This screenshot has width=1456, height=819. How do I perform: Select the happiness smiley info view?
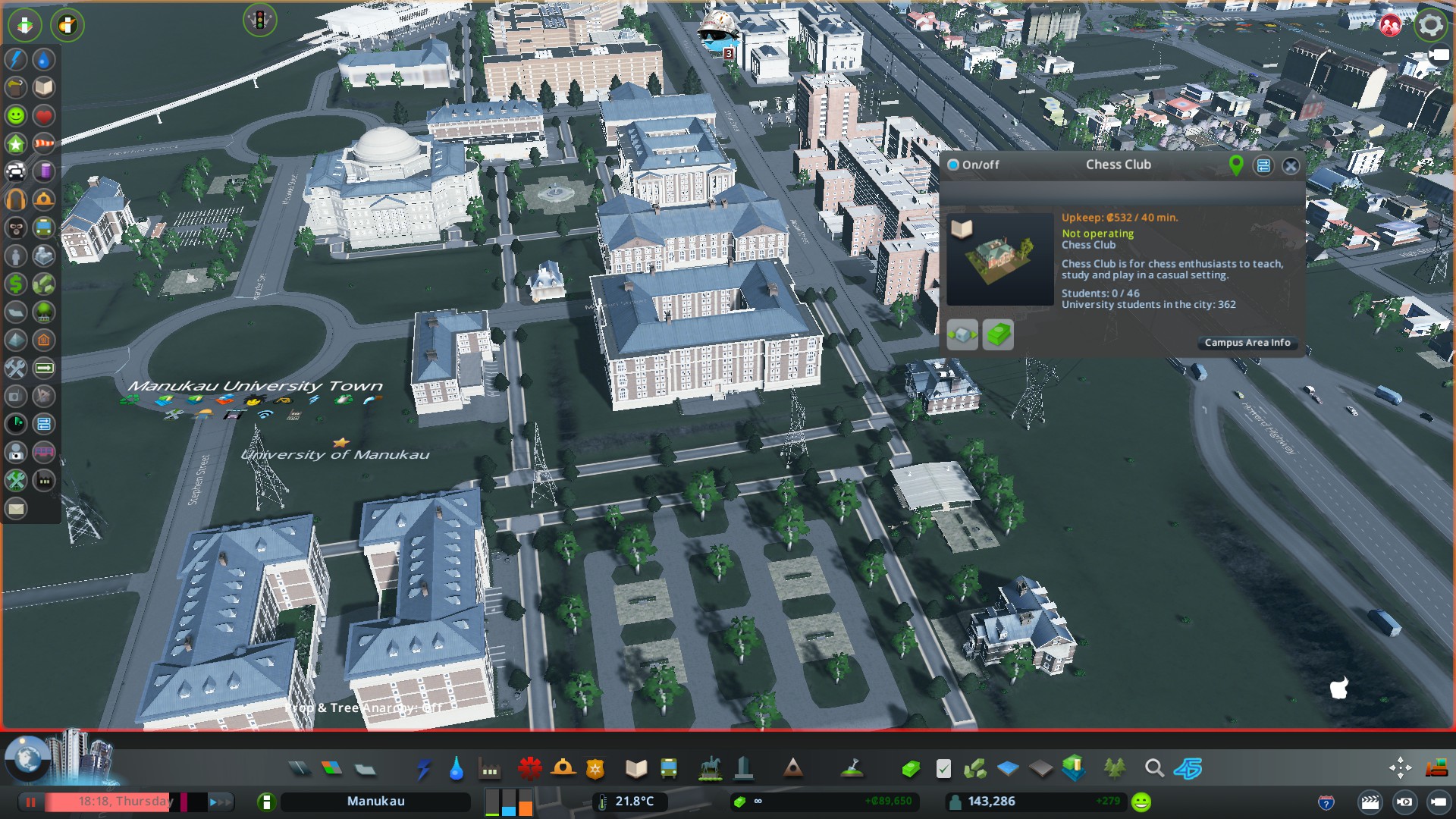16,116
